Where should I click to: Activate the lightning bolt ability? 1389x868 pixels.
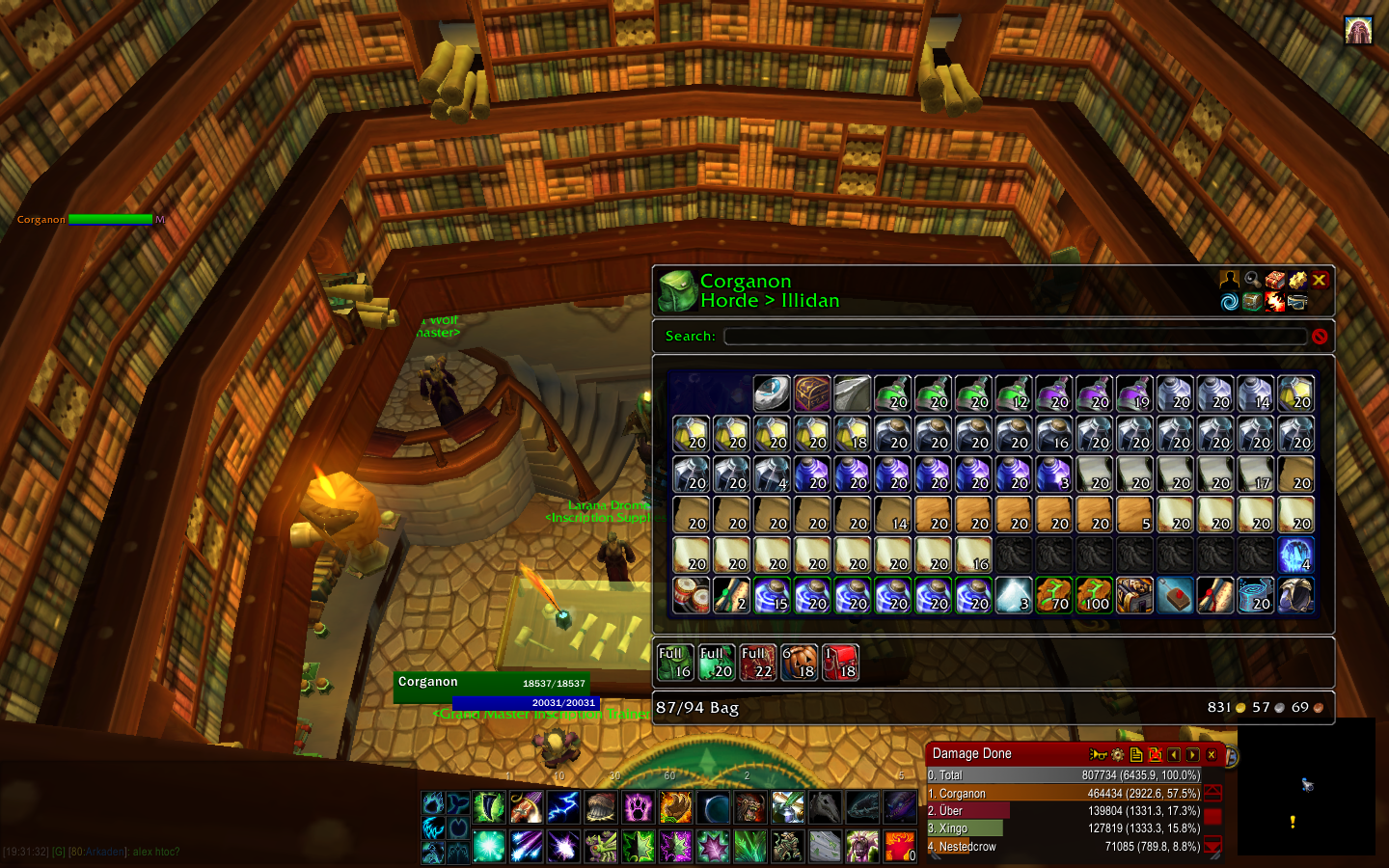pos(563,807)
